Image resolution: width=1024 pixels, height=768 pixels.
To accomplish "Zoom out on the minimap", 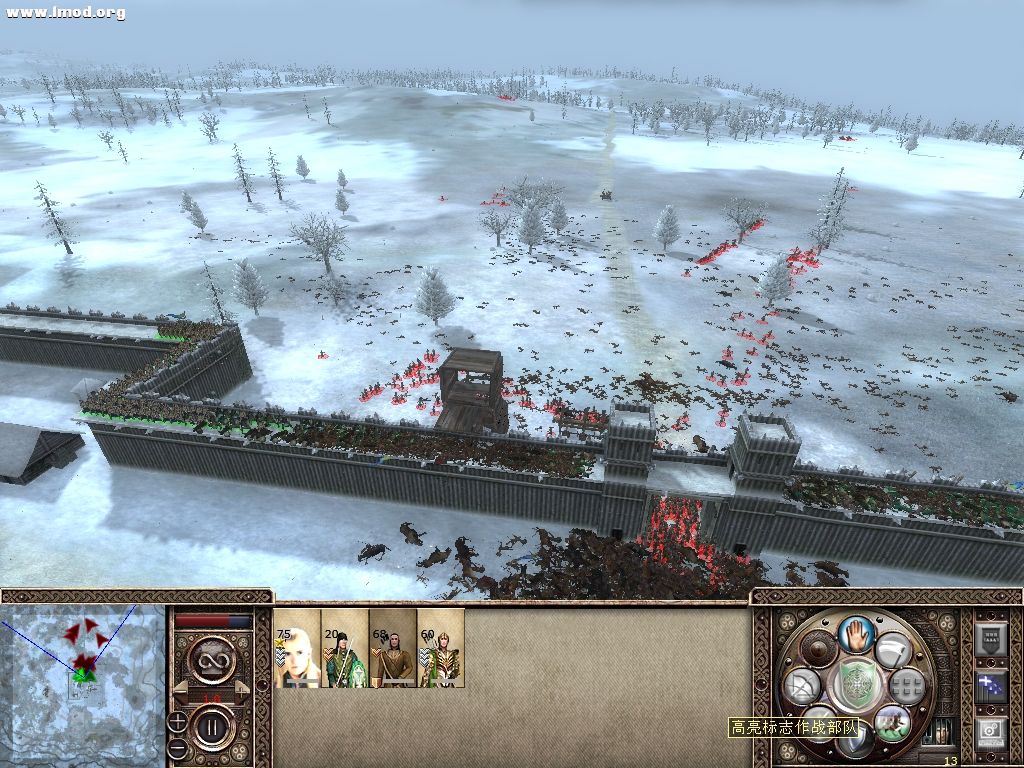I will click(x=177, y=746).
